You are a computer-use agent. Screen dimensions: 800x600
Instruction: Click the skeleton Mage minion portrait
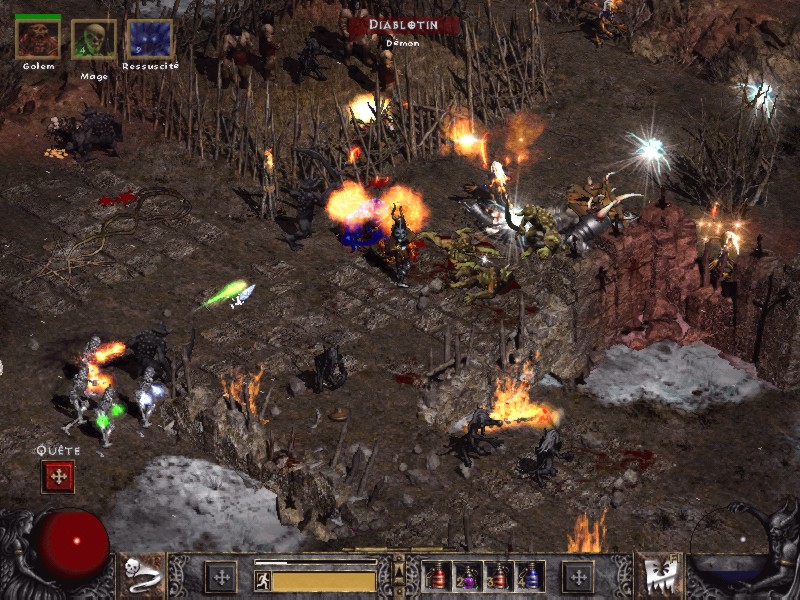(x=94, y=40)
